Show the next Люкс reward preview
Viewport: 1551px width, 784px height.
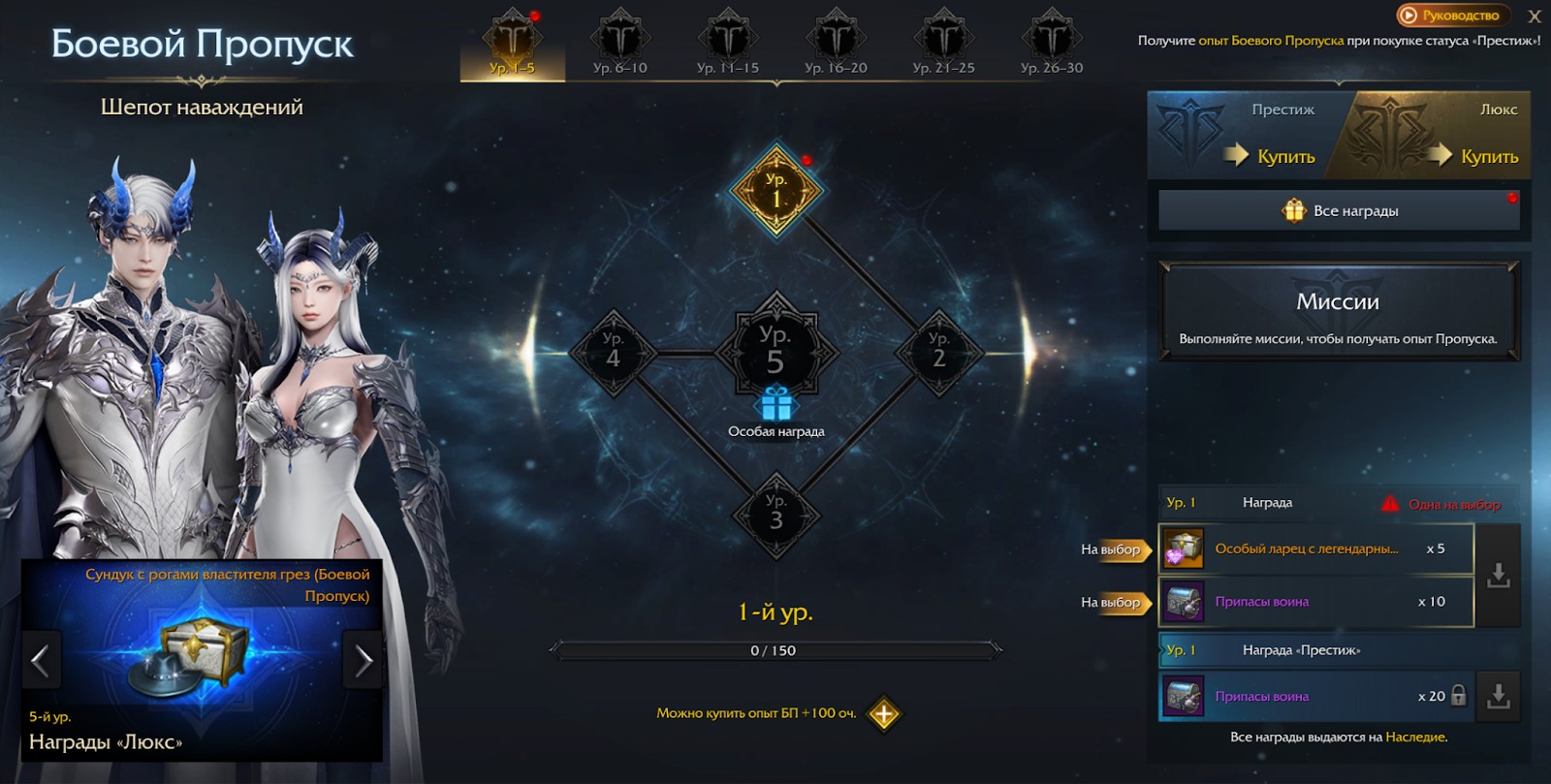click(364, 661)
